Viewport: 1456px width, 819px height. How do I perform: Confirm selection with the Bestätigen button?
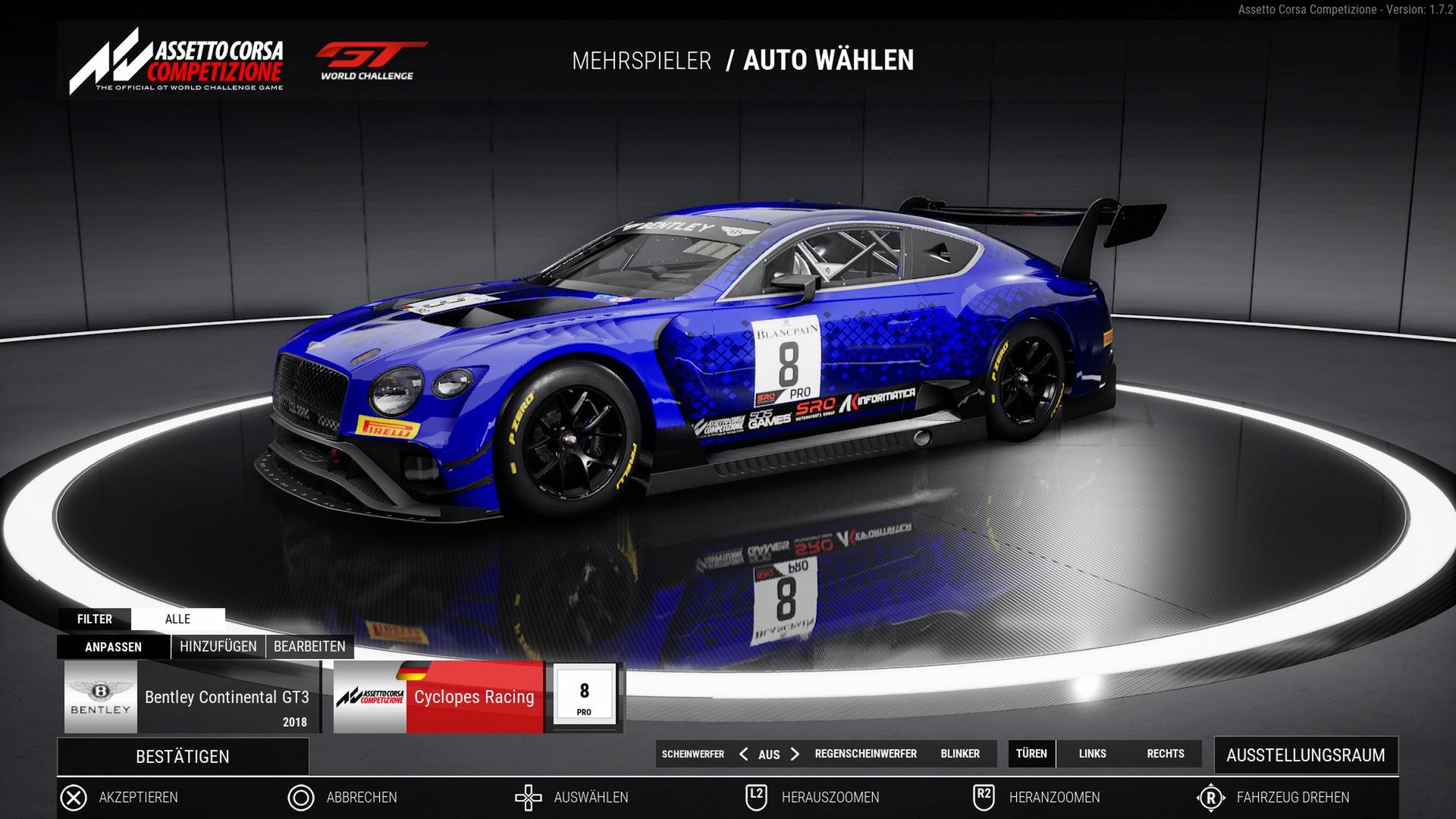183,756
